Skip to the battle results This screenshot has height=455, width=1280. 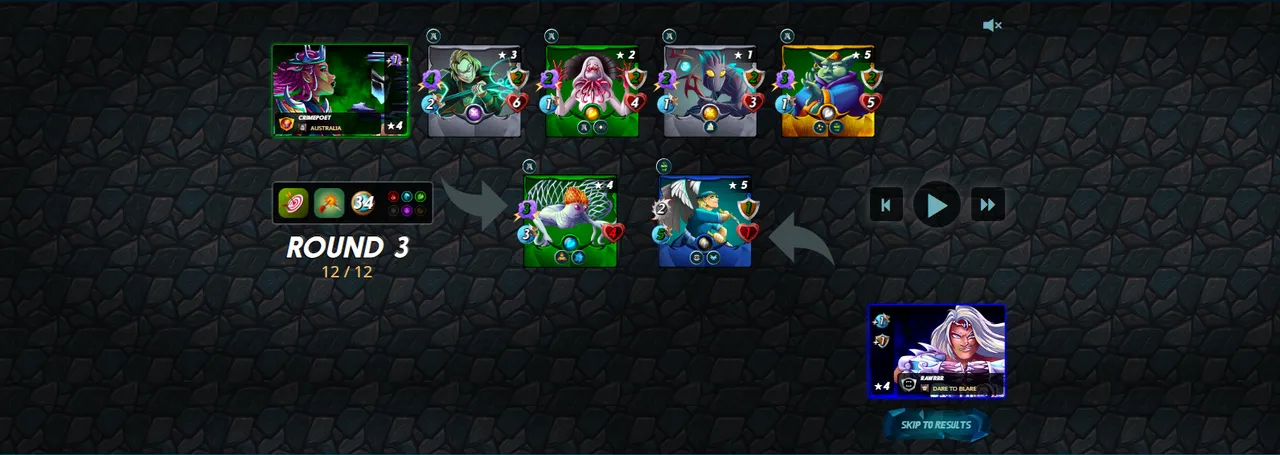(935, 425)
